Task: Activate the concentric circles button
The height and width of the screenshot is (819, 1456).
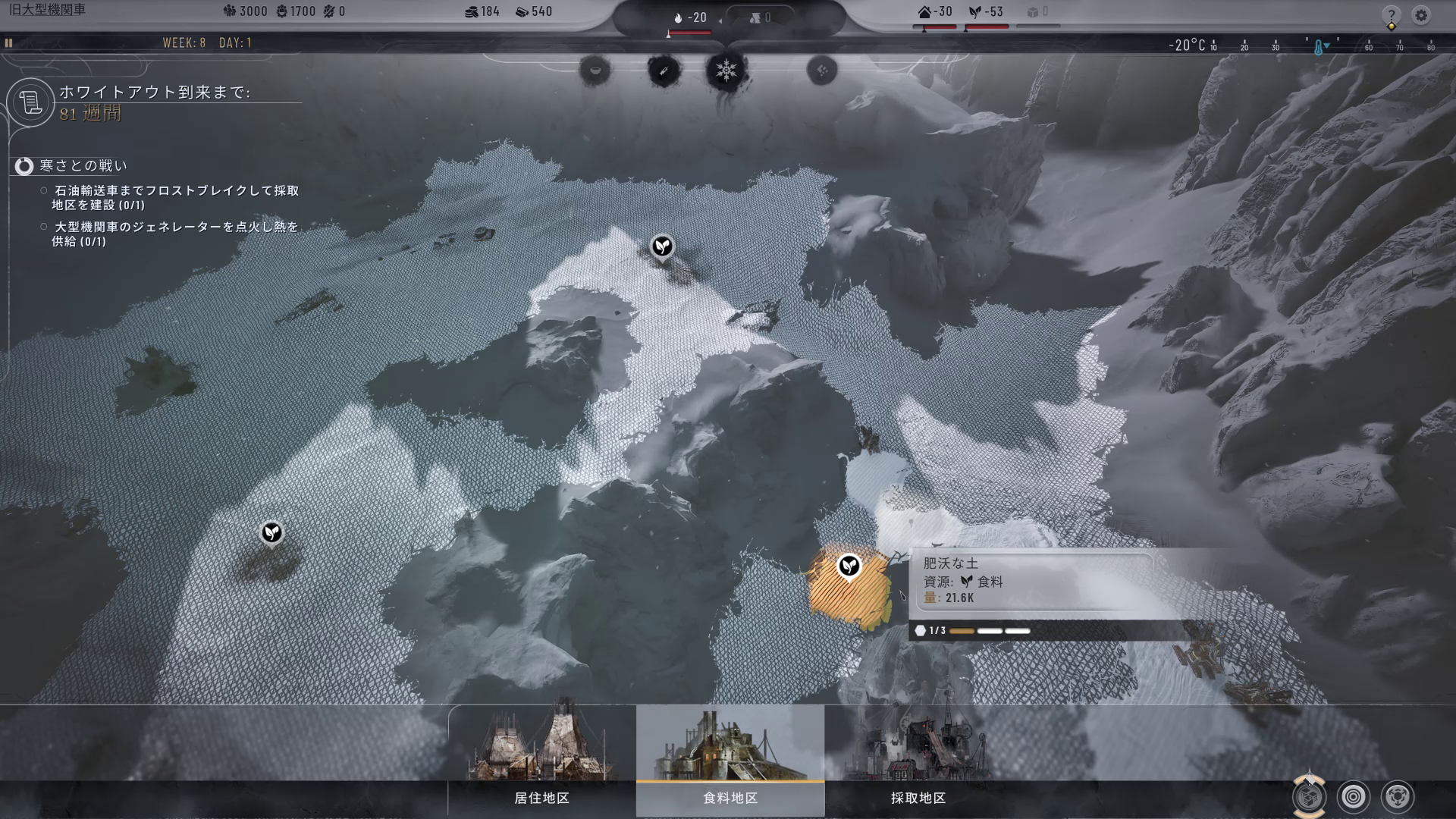Action: click(1354, 797)
